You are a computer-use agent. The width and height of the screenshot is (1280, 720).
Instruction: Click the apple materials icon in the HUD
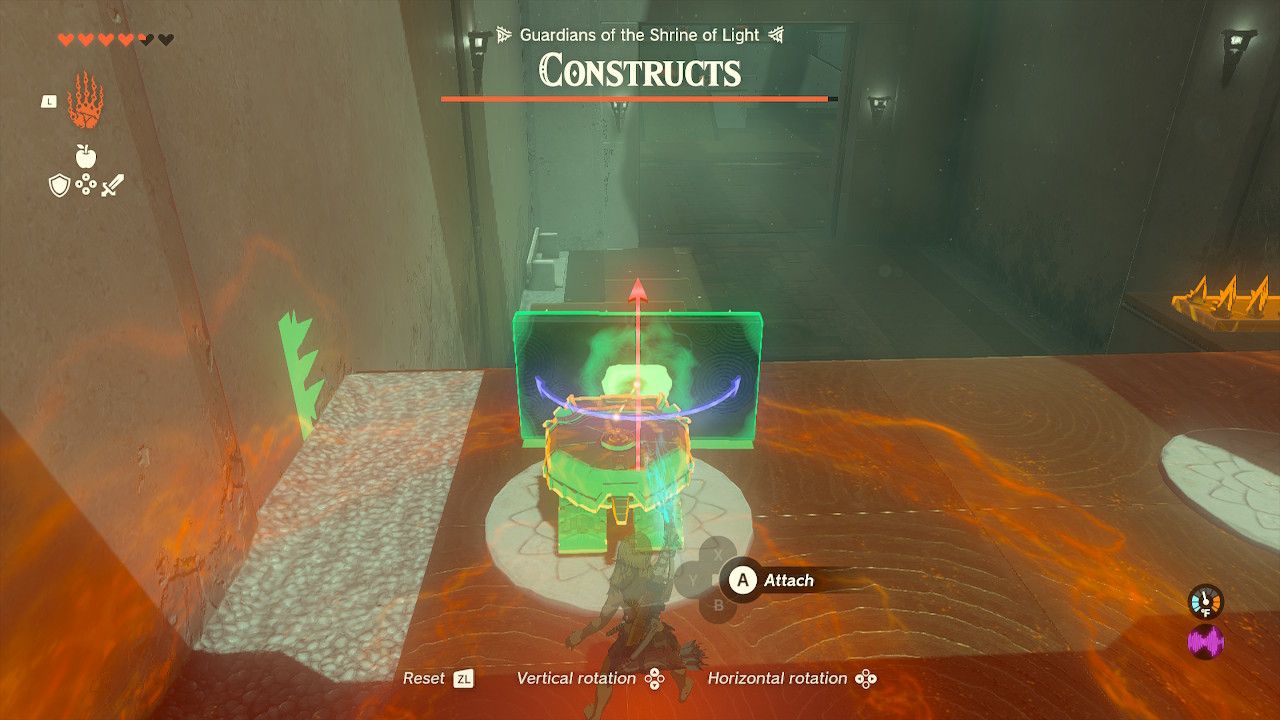click(85, 156)
